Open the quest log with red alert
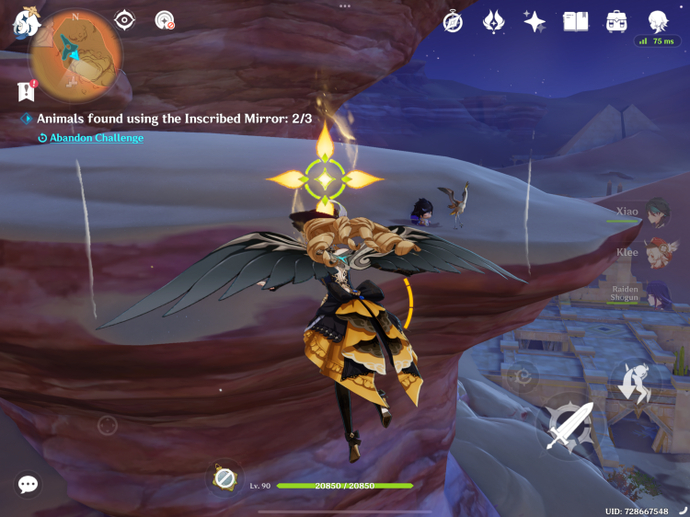The width and height of the screenshot is (690, 517). coord(27,91)
